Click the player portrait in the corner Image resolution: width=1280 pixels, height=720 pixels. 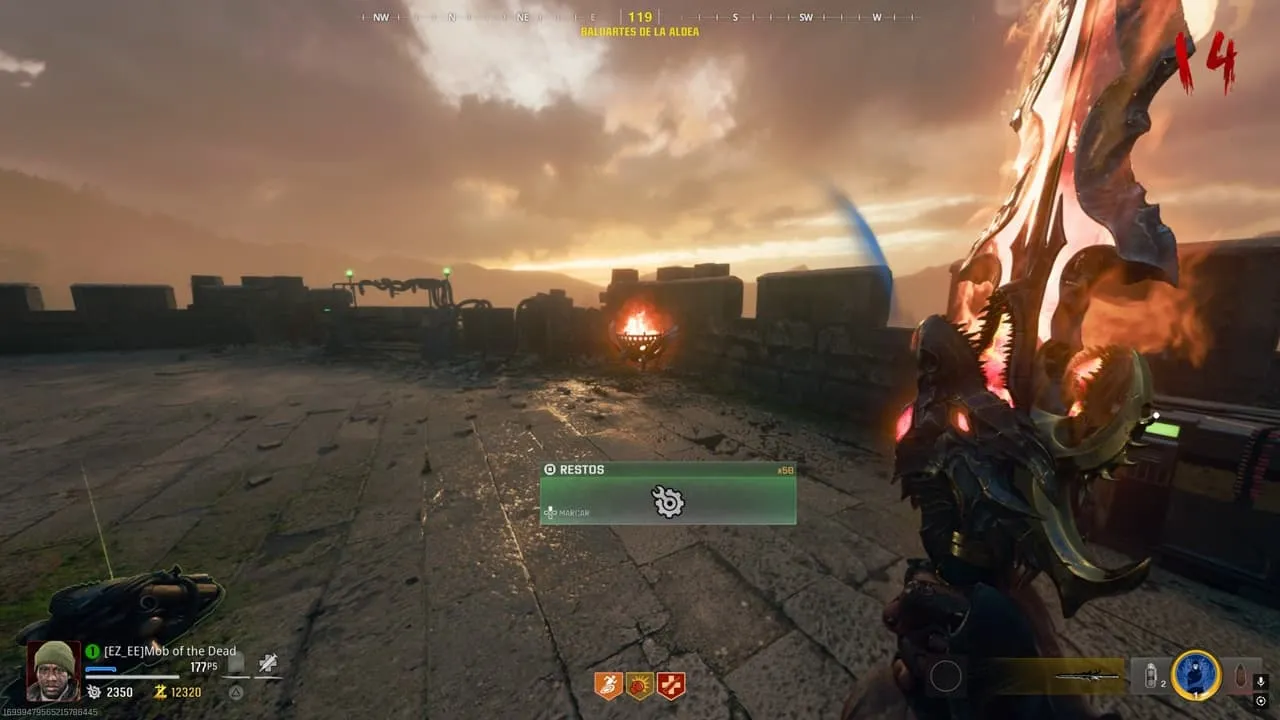coord(53,670)
